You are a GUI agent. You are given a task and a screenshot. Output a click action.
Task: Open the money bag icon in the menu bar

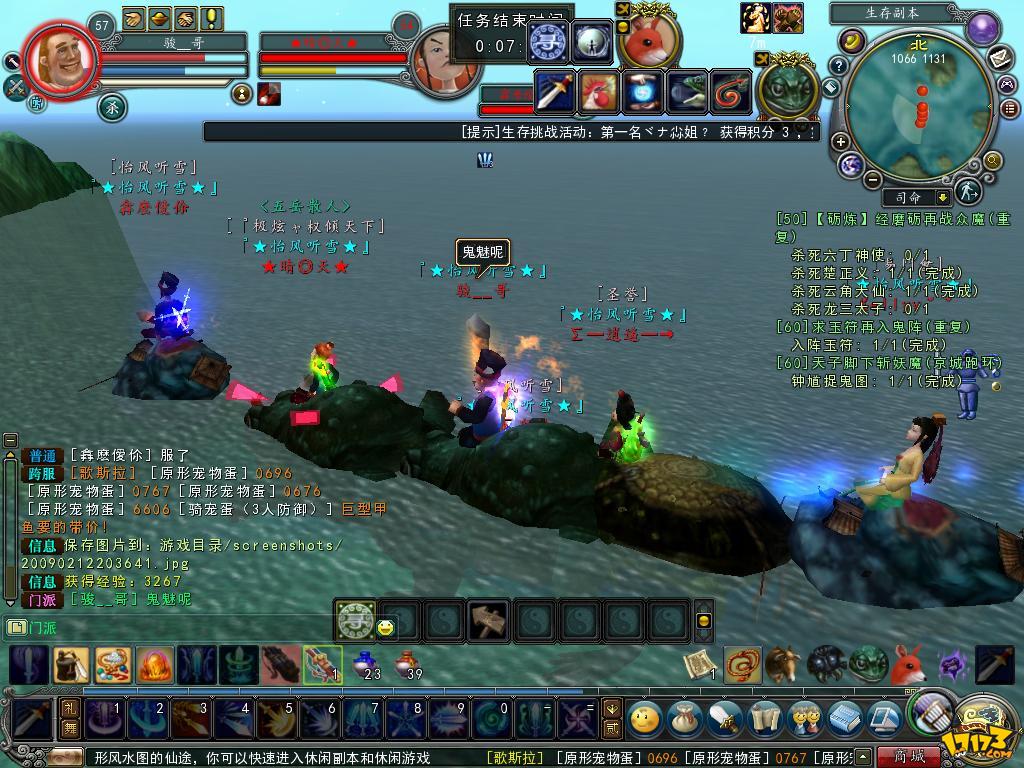point(683,717)
